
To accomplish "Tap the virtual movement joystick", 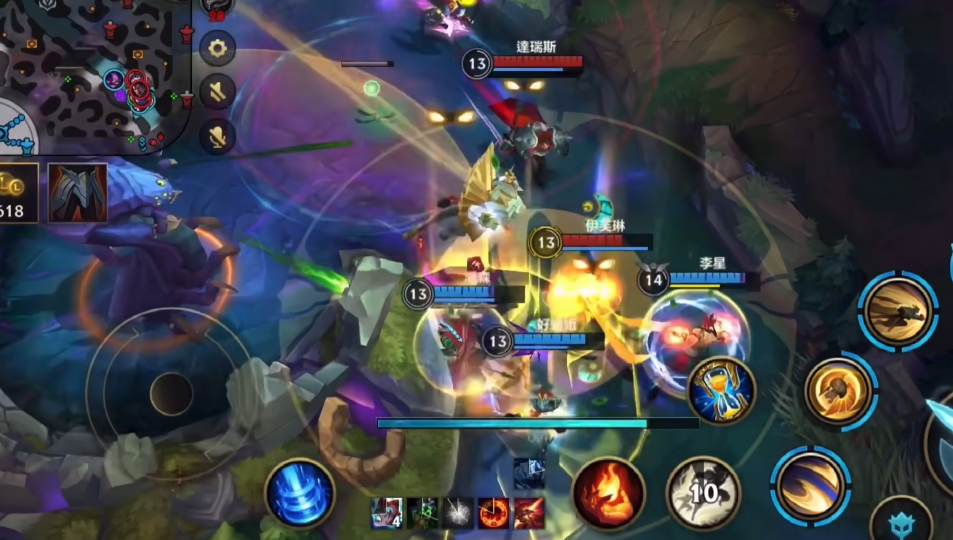I will [171, 393].
